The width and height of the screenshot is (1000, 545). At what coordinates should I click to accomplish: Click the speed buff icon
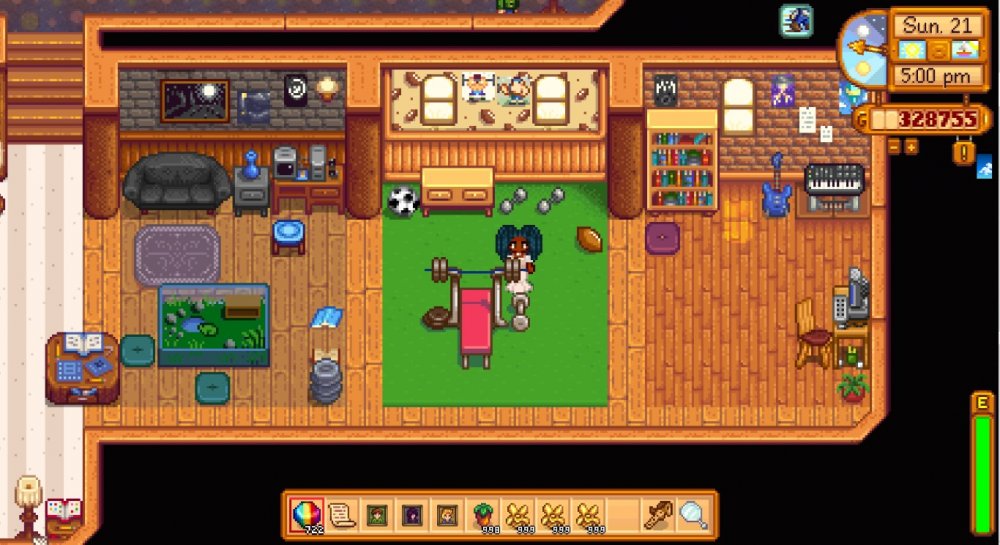[x=796, y=20]
